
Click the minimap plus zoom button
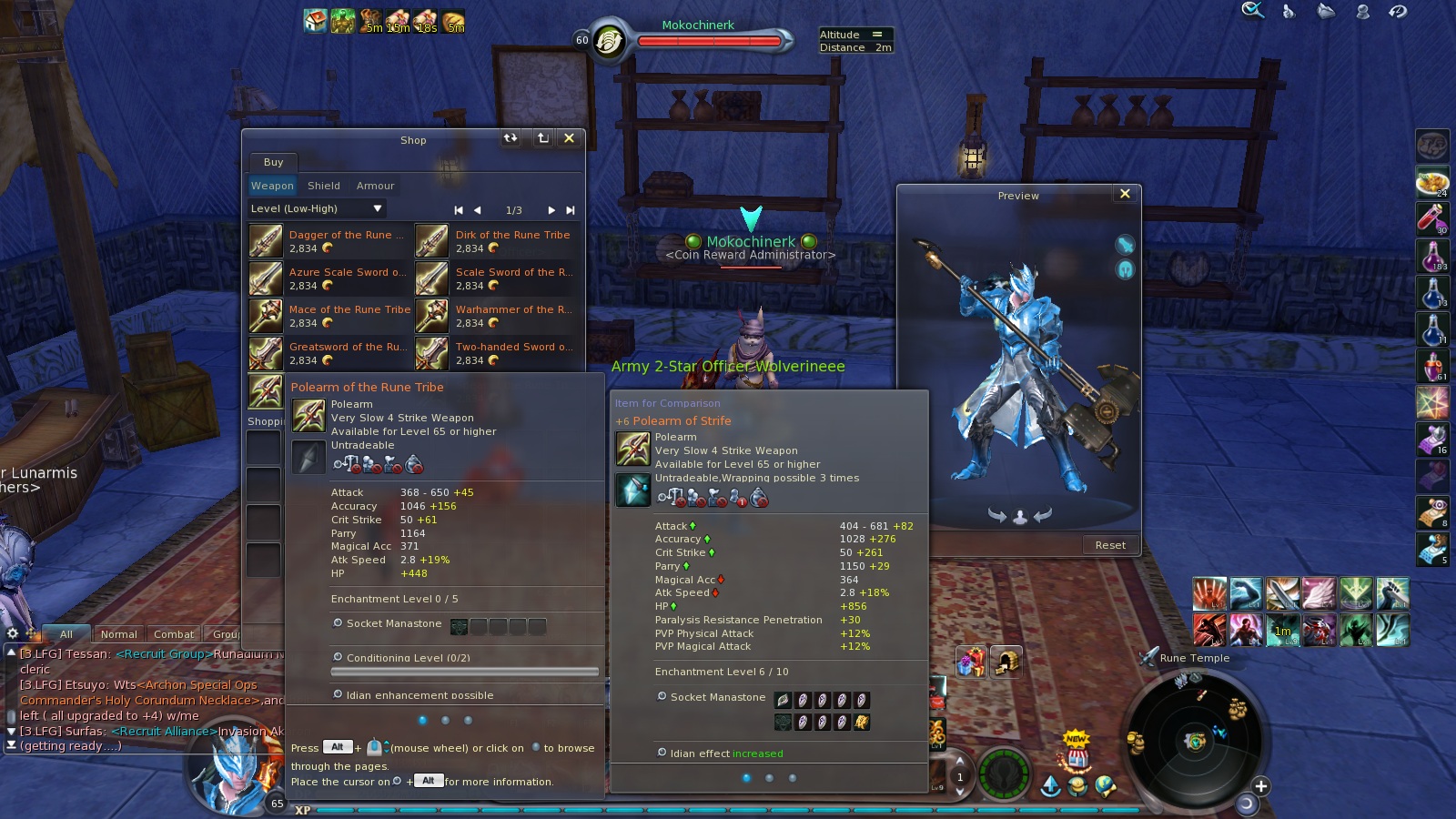point(1260,786)
